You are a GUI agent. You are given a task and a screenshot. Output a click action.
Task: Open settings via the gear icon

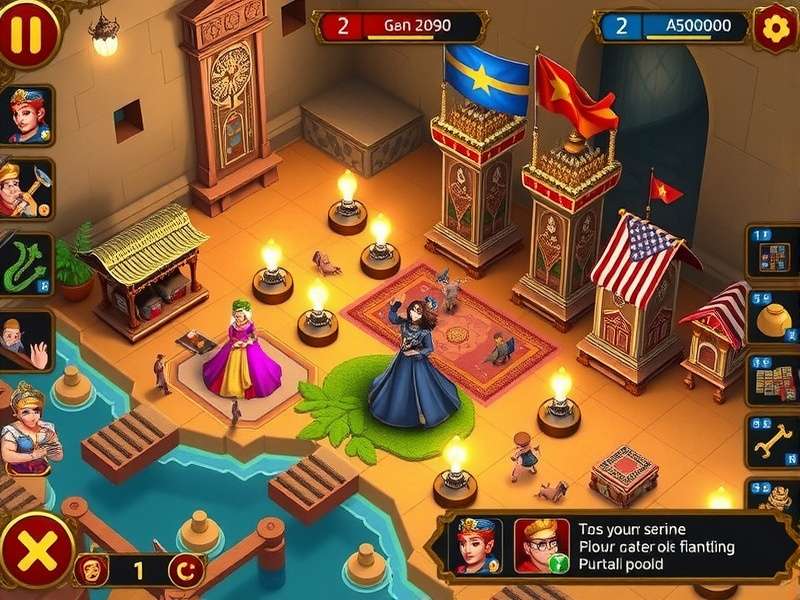[775, 27]
